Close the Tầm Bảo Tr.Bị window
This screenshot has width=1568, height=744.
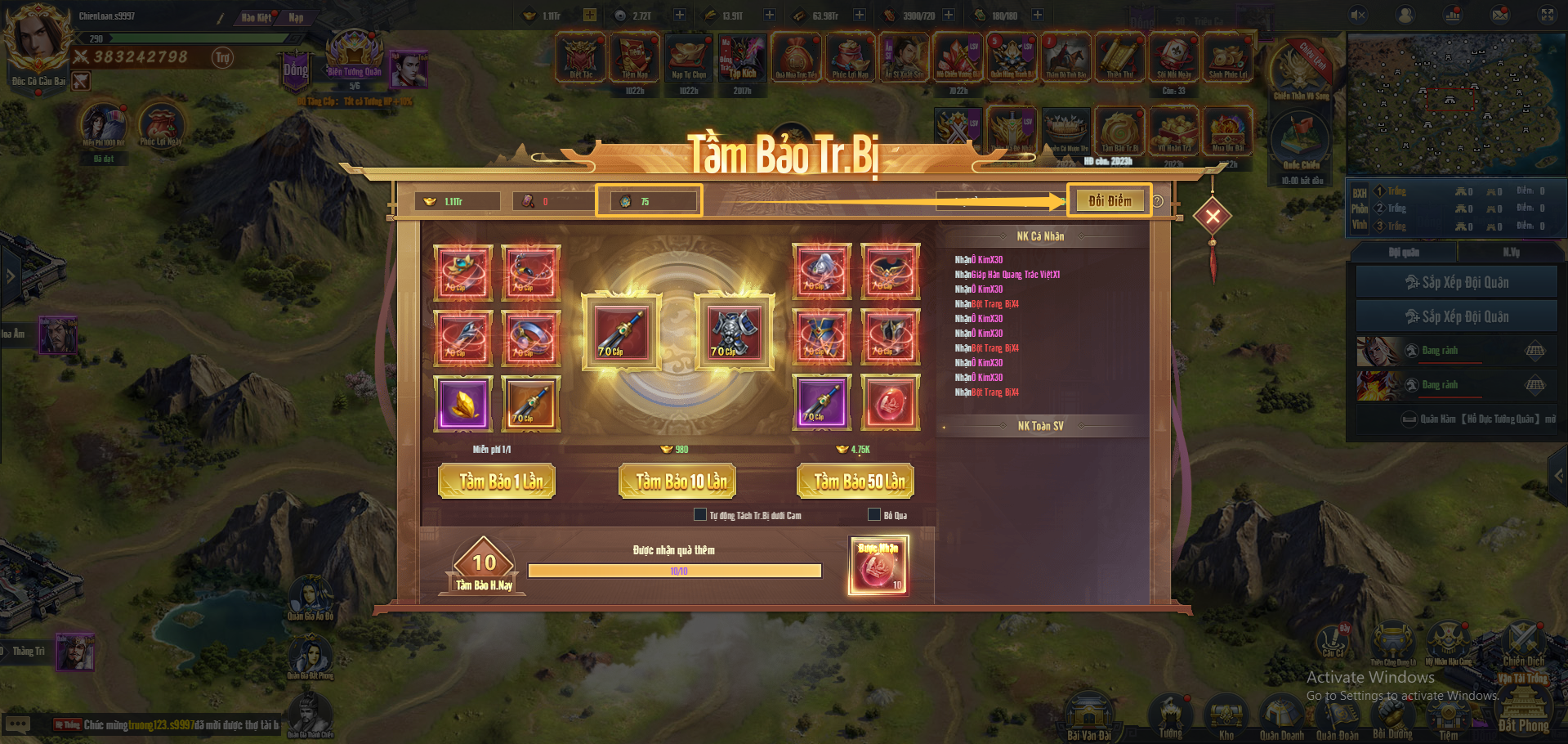[x=1213, y=217]
